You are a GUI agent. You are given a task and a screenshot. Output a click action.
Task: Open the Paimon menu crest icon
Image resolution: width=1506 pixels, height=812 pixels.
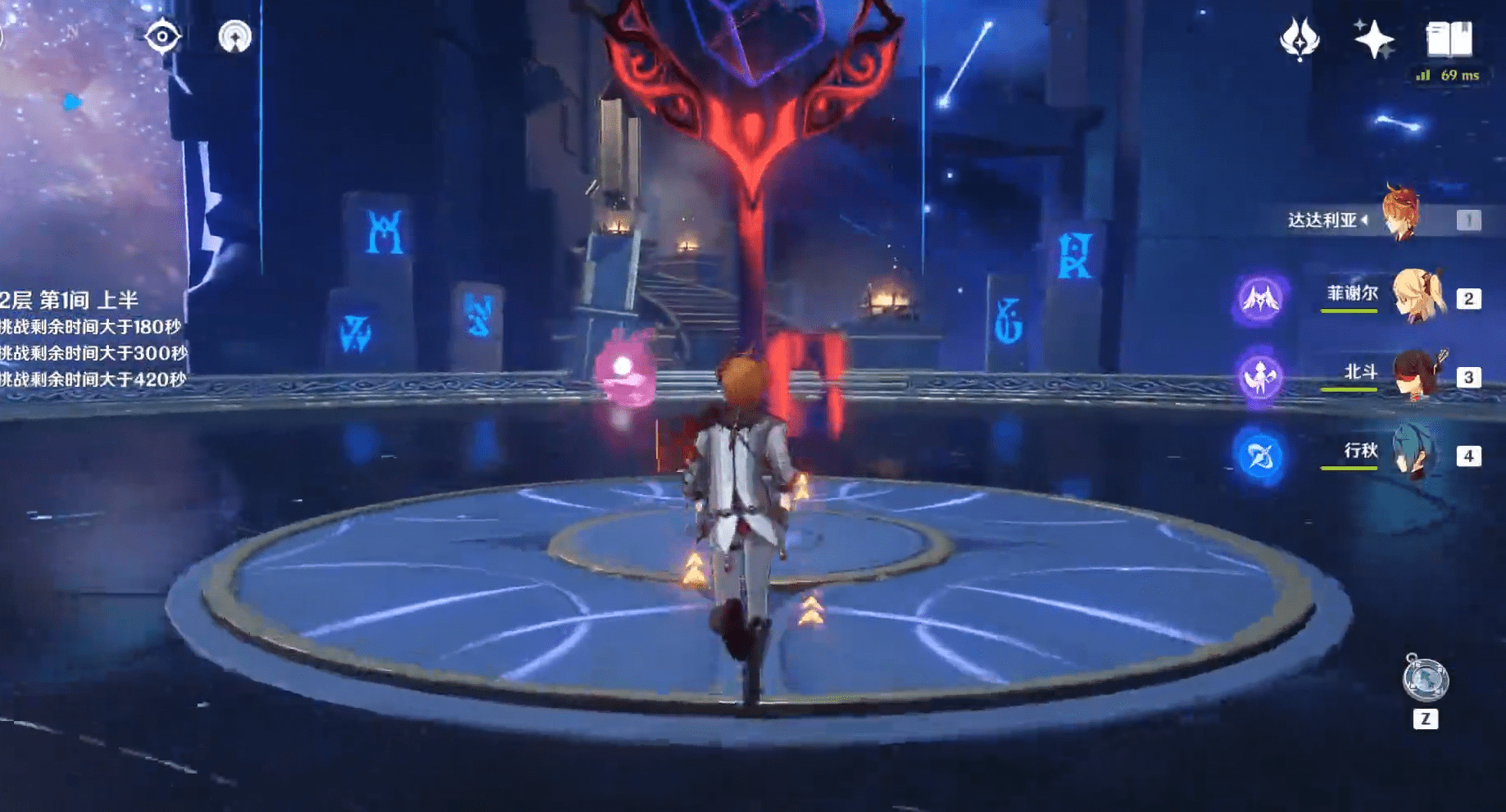click(1300, 39)
